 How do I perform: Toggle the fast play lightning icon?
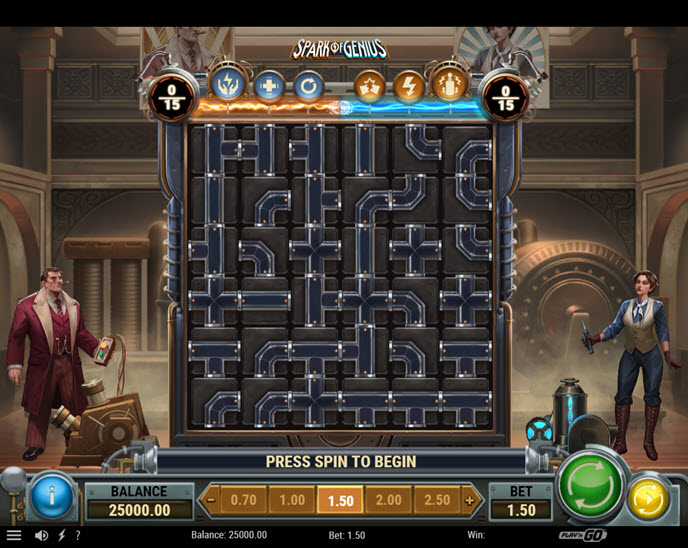pos(61,535)
